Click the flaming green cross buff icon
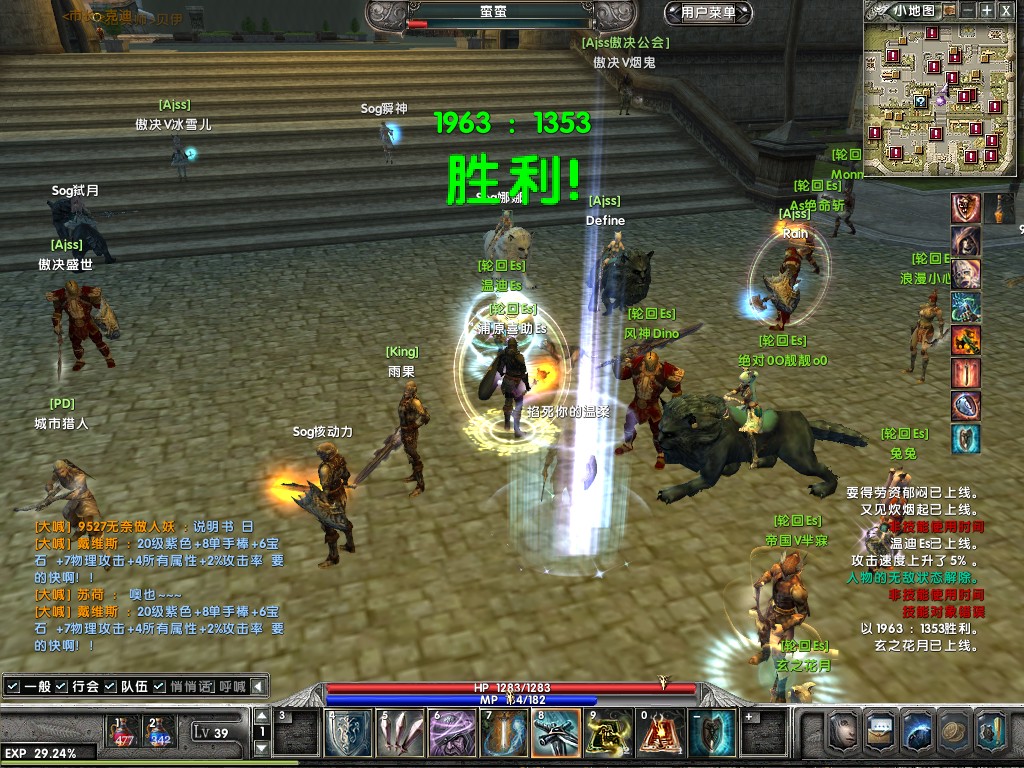The height and width of the screenshot is (768, 1024). (965, 340)
